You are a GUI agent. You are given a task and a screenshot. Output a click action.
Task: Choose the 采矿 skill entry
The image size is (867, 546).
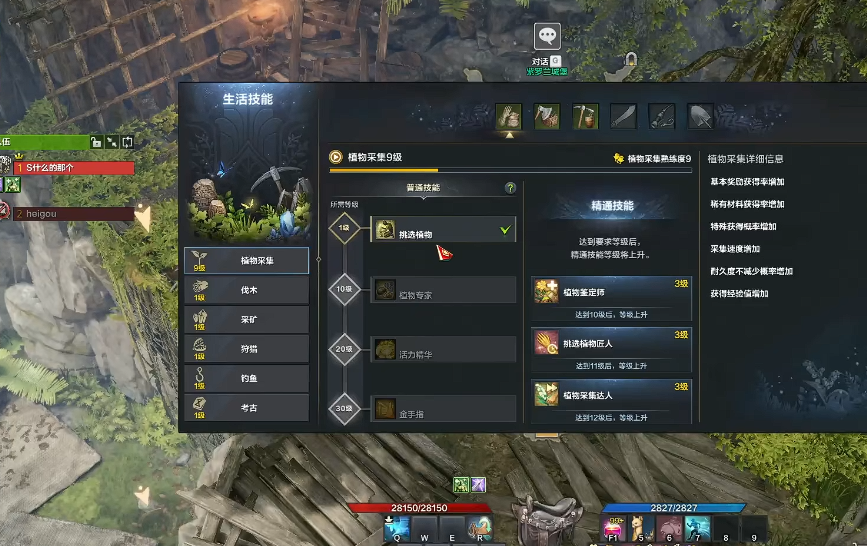coord(247,320)
